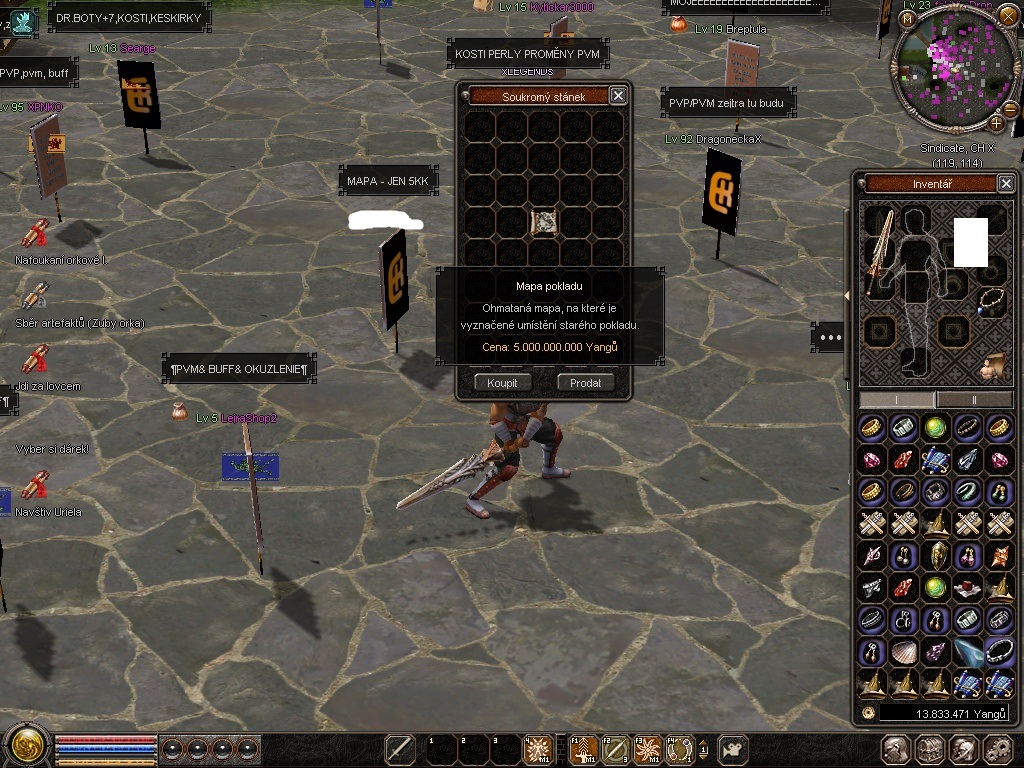Click the sword attack slot on the hotbar
Image resolution: width=1024 pixels, height=768 pixels.
[x=400, y=749]
